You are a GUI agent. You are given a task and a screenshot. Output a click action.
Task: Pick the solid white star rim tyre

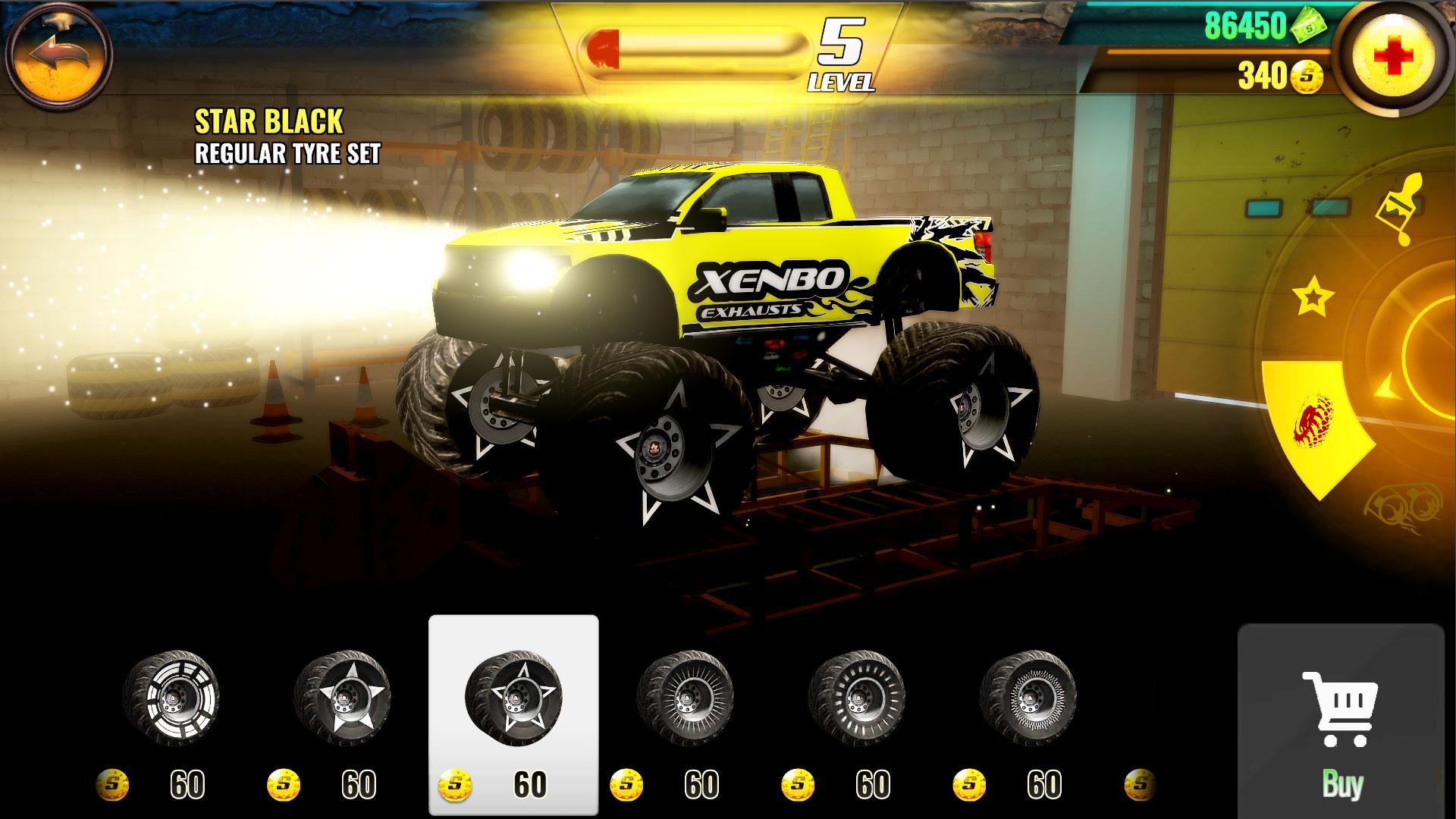tap(343, 696)
